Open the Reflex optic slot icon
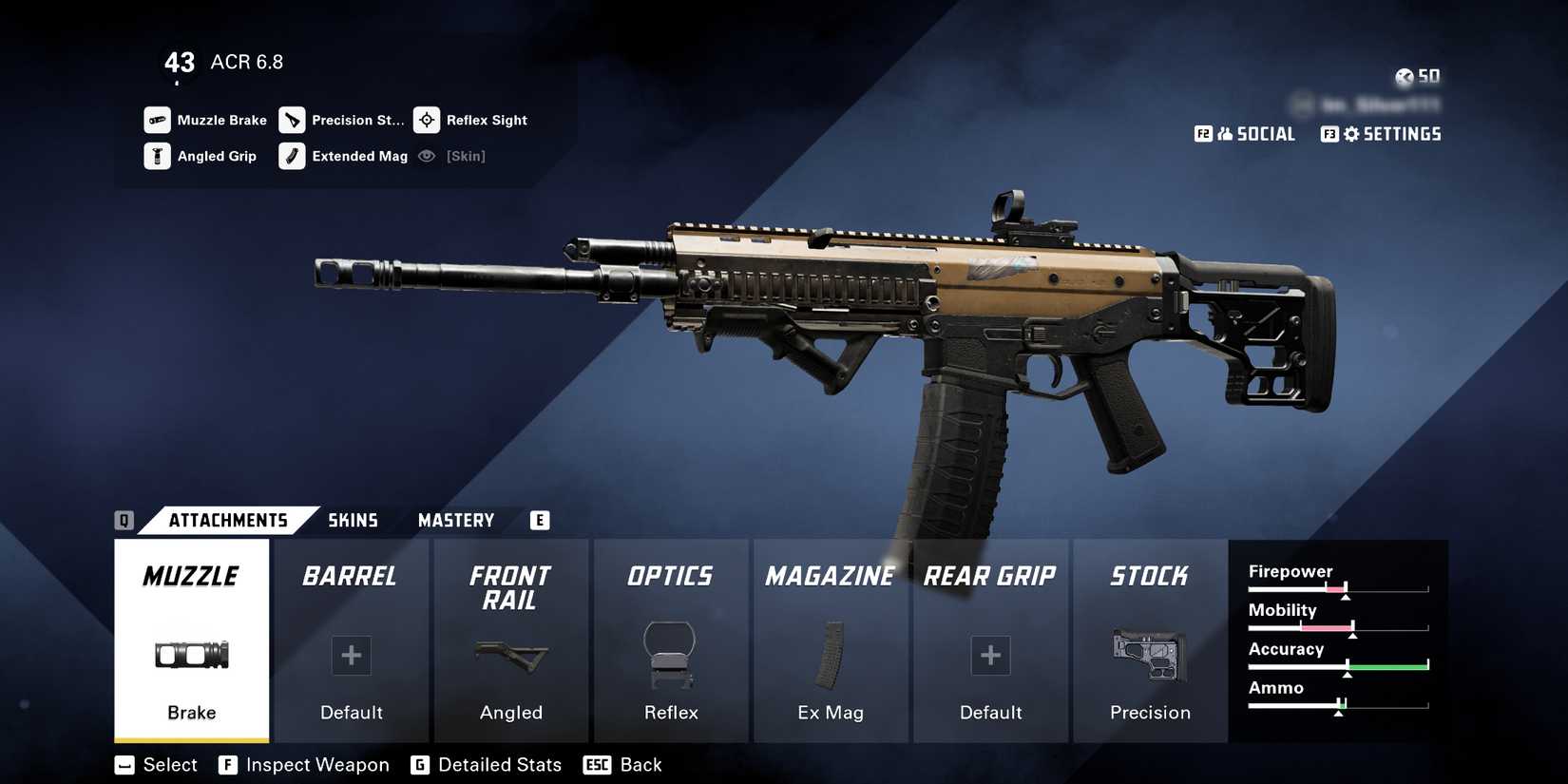 tap(670, 656)
